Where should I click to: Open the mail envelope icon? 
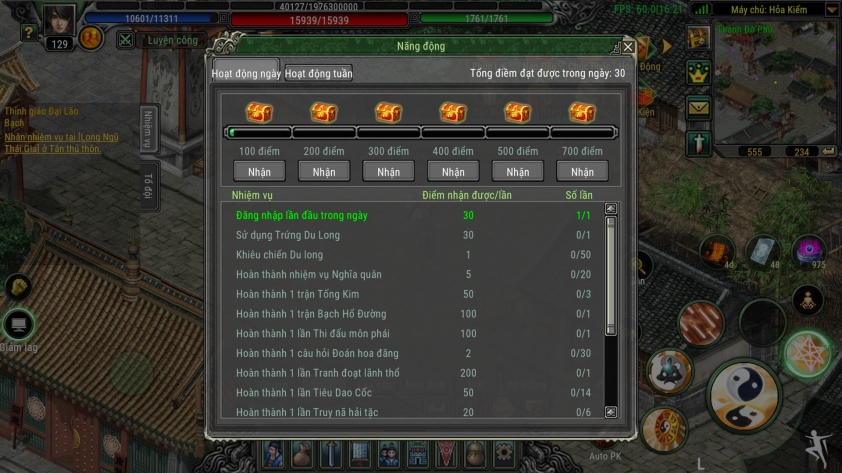(x=697, y=106)
